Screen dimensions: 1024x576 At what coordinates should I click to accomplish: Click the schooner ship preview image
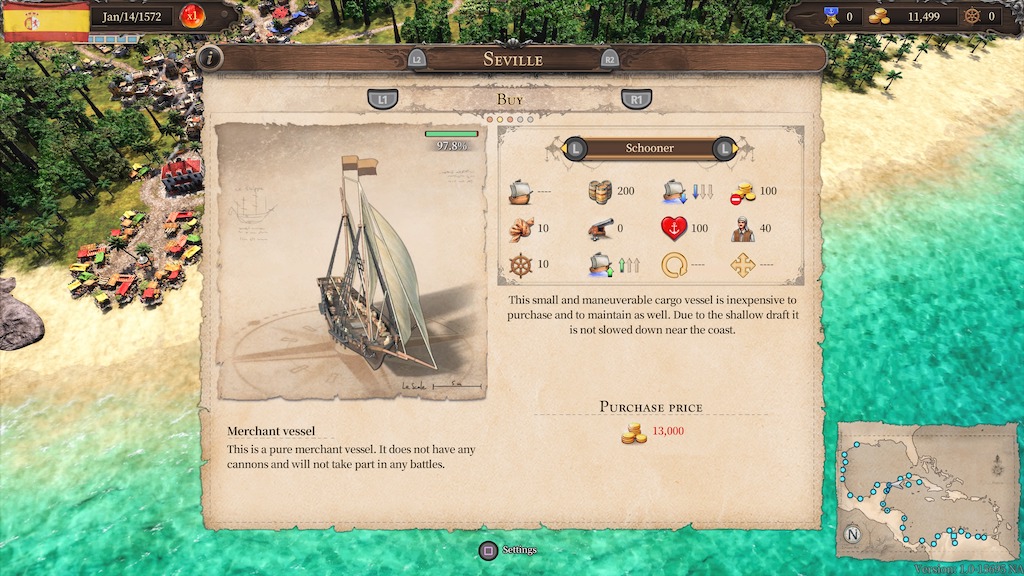tap(352, 262)
